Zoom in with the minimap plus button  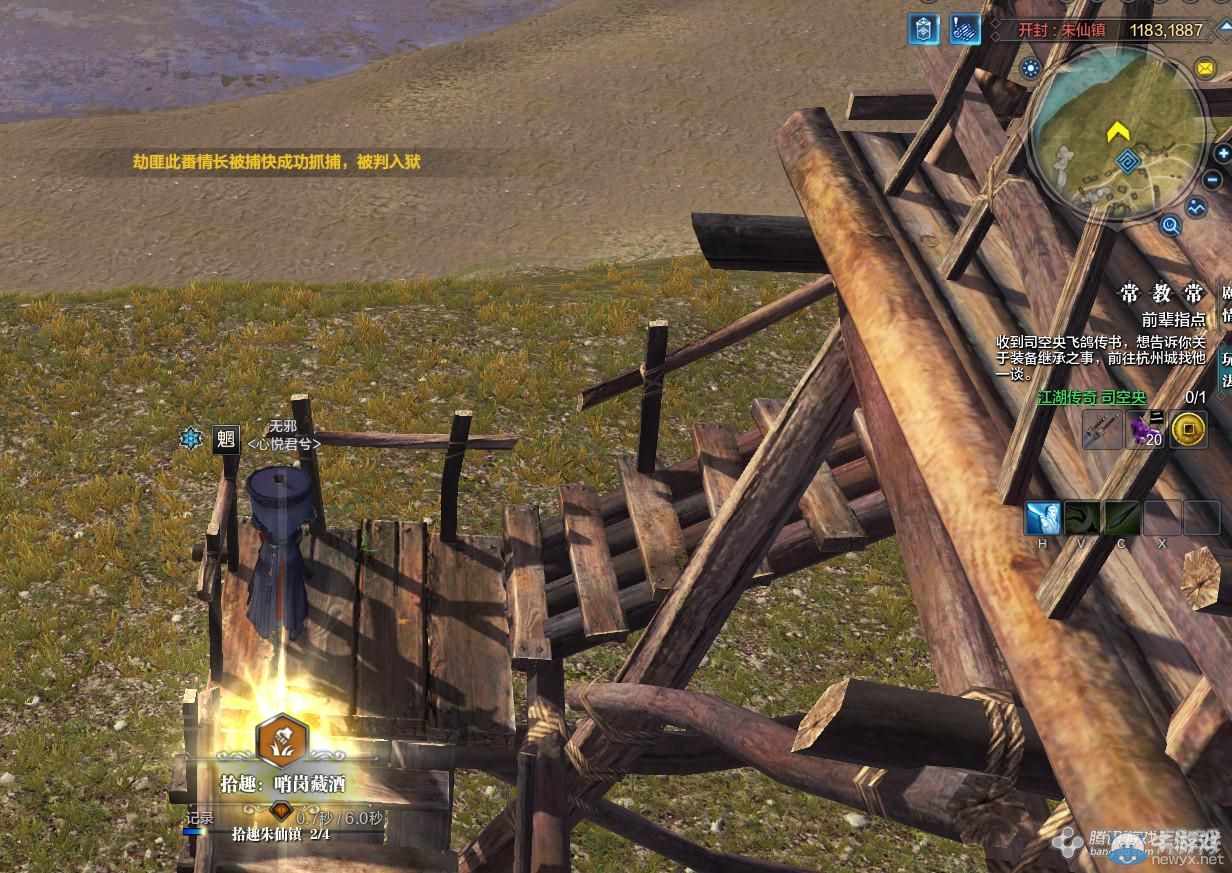point(1223,154)
